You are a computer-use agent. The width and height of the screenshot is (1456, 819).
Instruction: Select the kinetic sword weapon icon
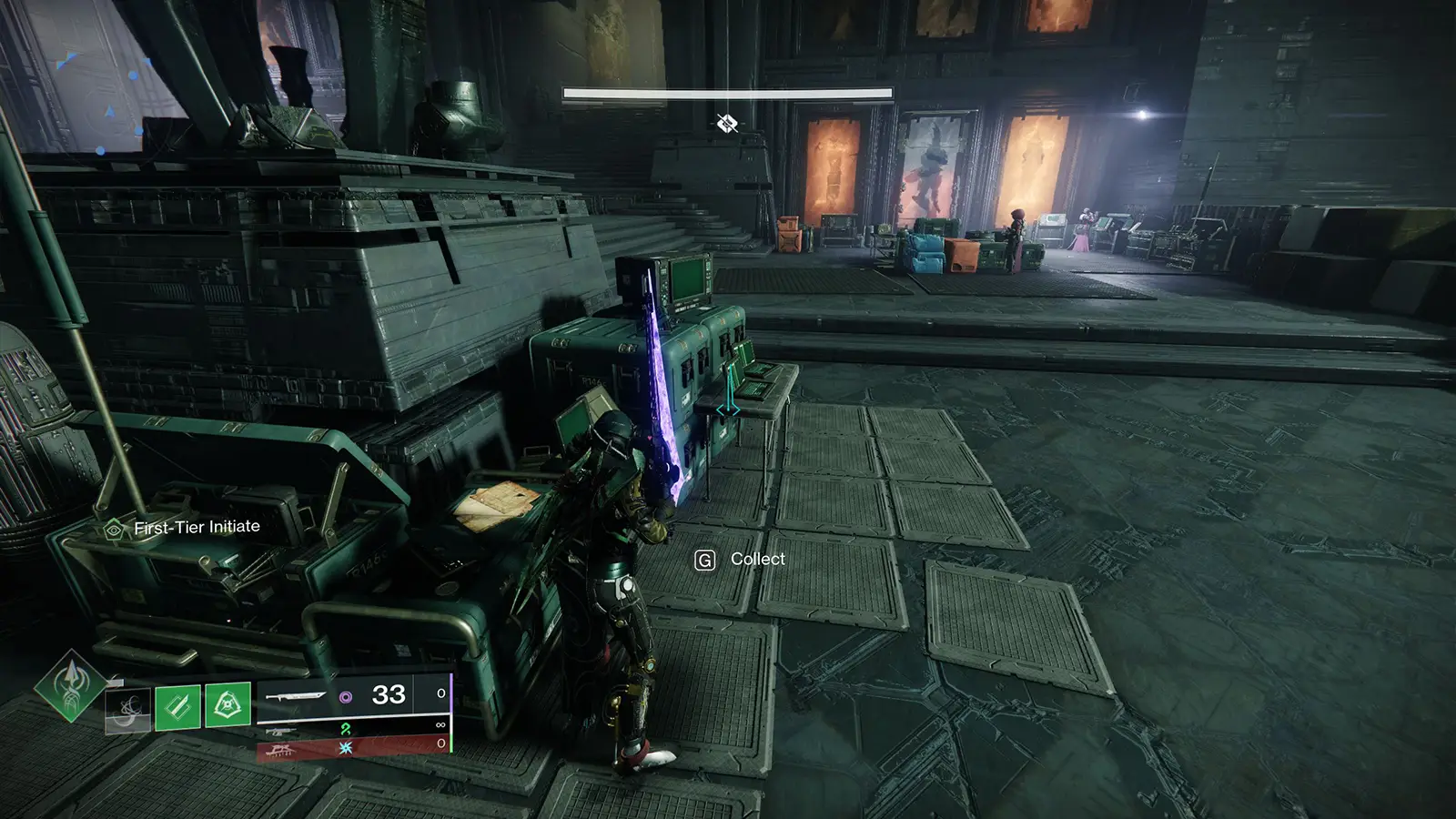coord(298,695)
